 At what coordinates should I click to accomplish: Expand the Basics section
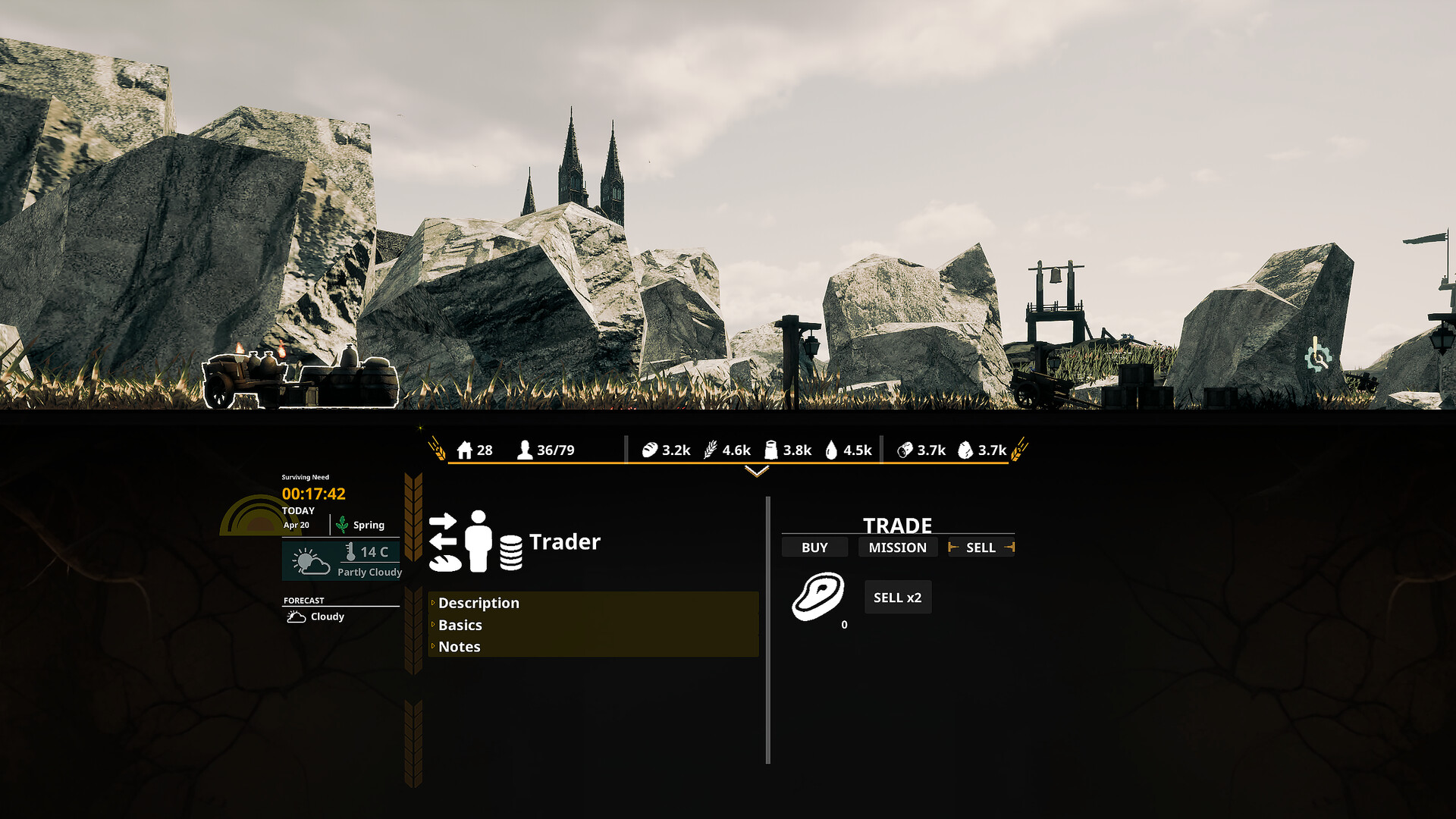point(460,625)
